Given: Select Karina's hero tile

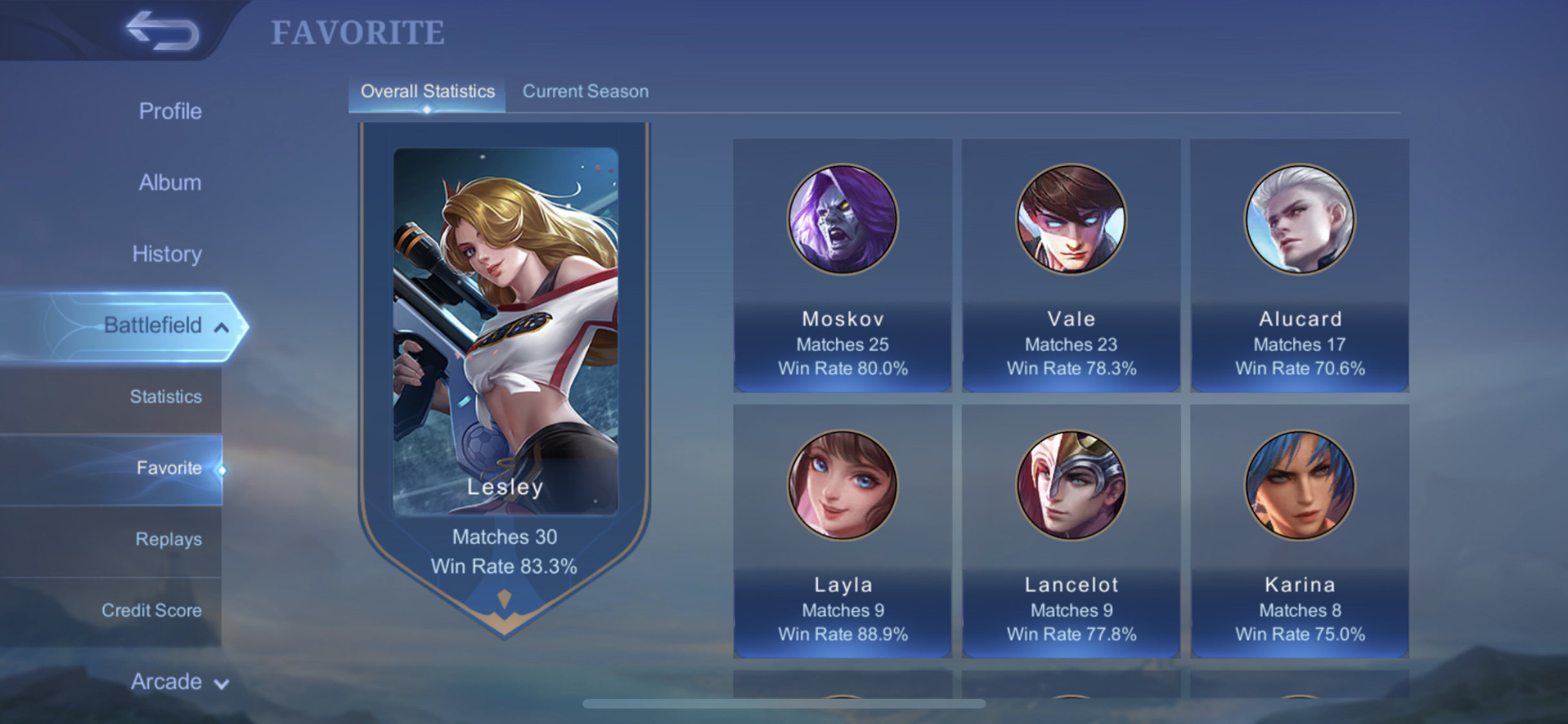Looking at the screenshot, I should (x=1300, y=531).
